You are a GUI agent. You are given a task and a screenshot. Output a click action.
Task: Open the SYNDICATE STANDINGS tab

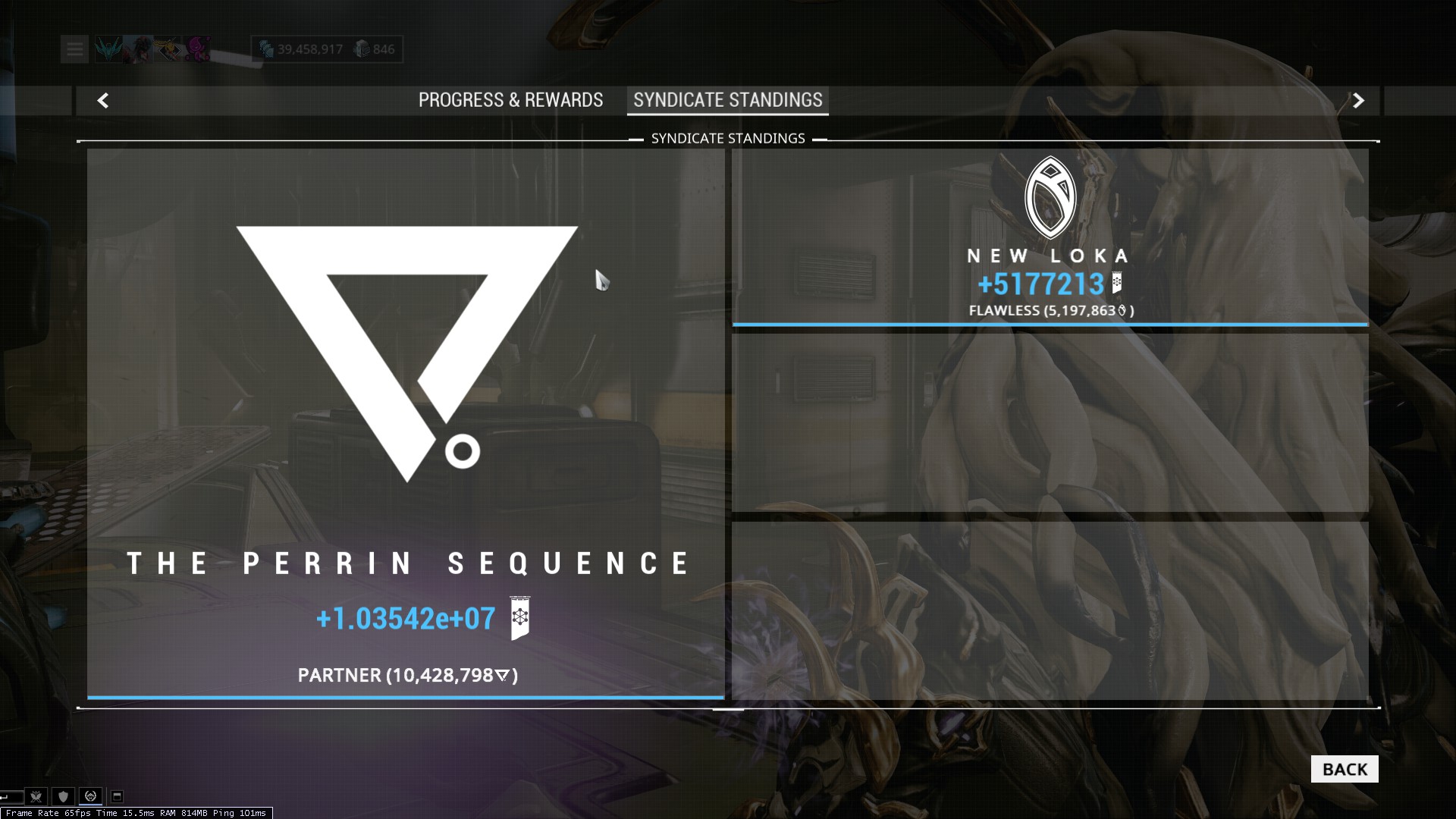tap(726, 99)
